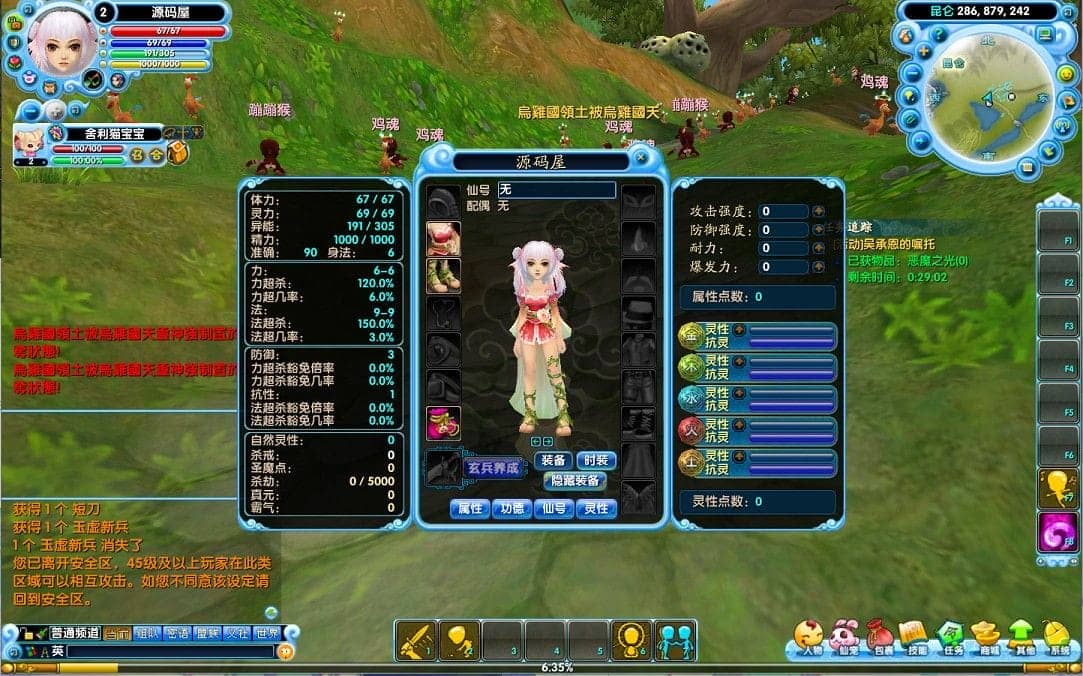Image resolution: width=1083 pixels, height=676 pixels.
Task: Select the 灵性 tab
Action: 596,509
